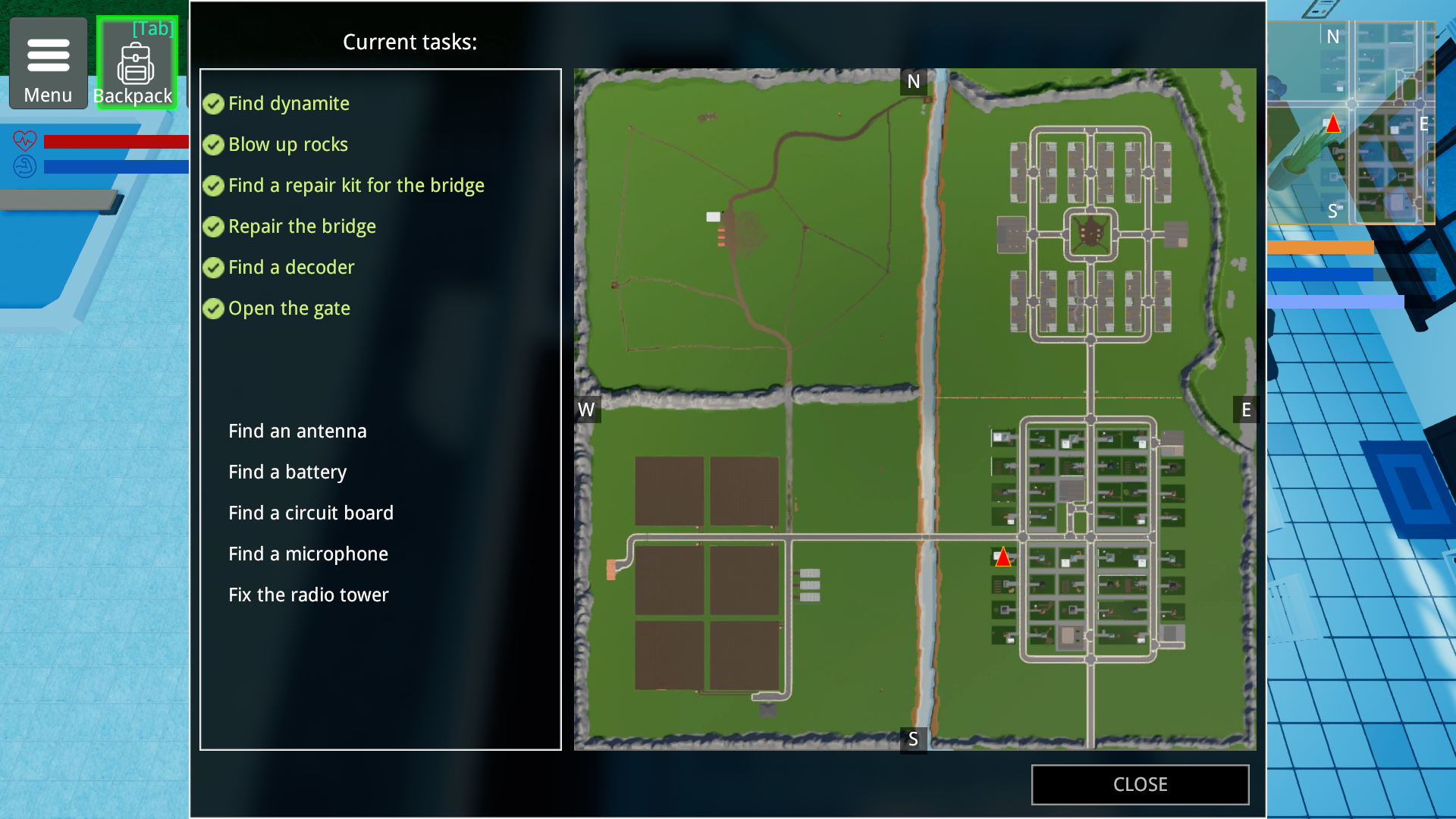Click the CLOSE button
The width and height of the screenshot is (1456, 819).
[1140, 784]
